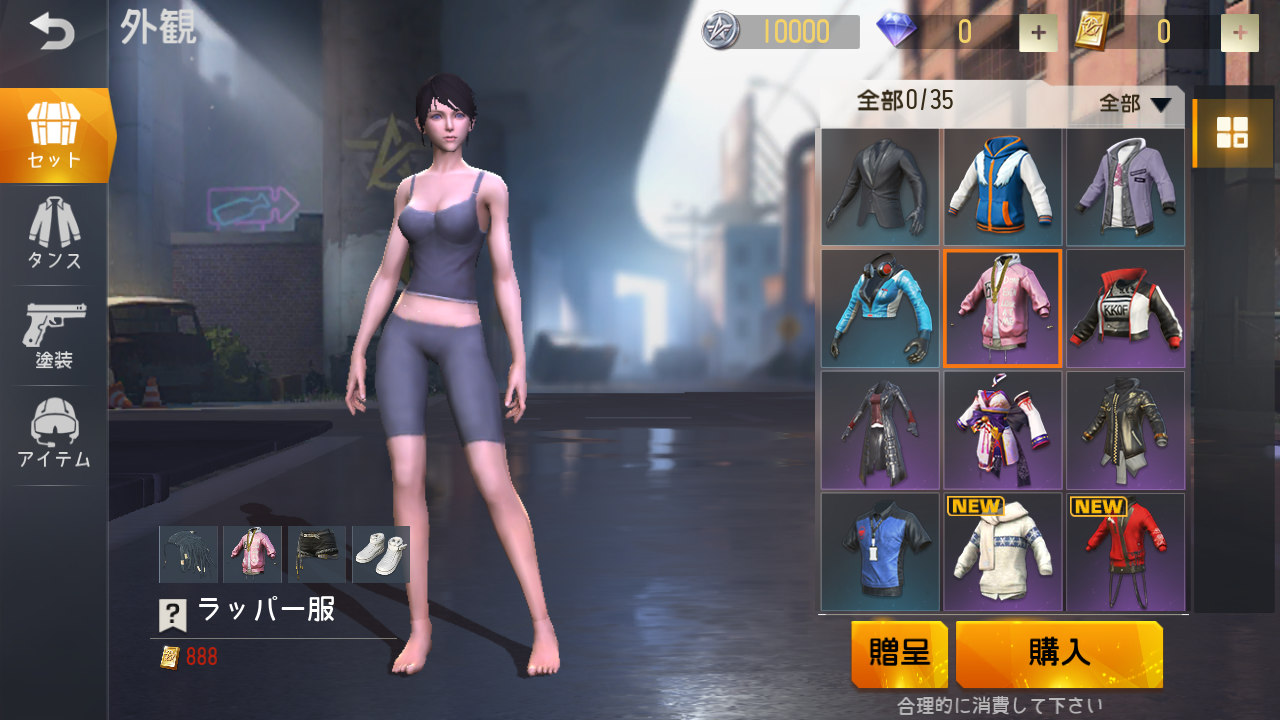
Task: Add gold tickets with the plus button
Action: pyautogui.click(x=1239, y=33)
